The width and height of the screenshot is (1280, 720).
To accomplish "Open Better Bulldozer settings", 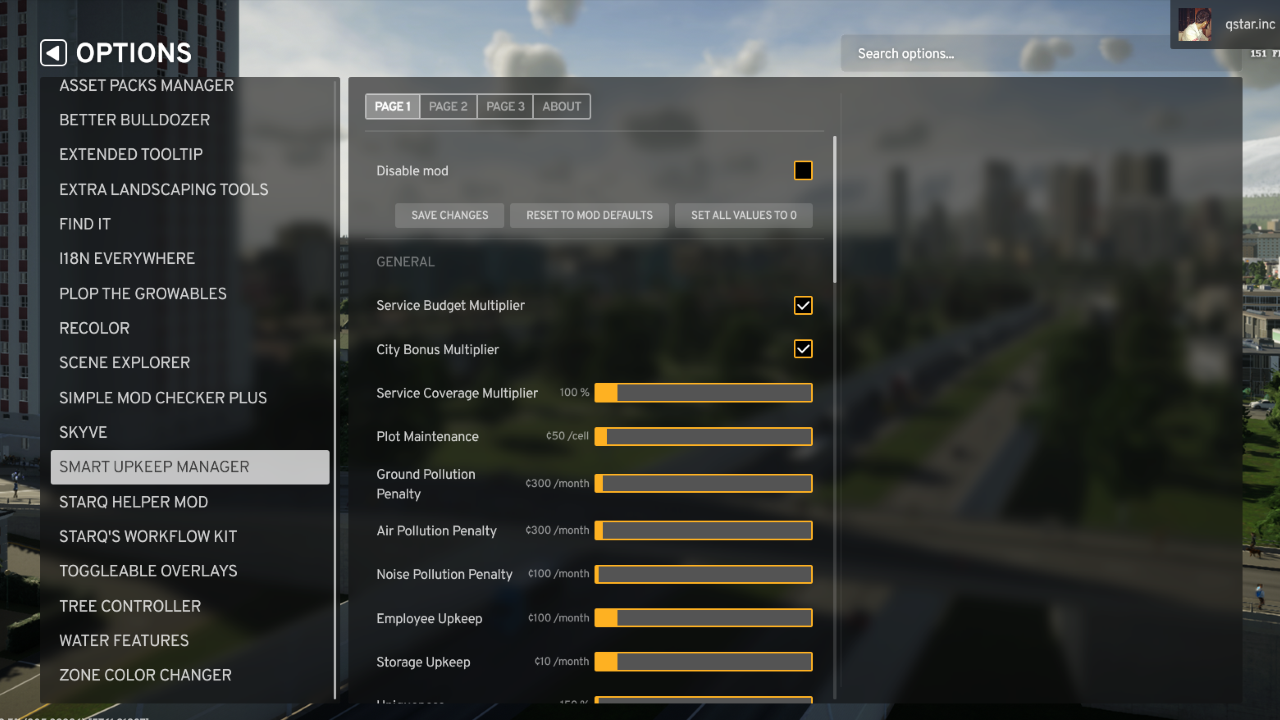I will [134, 119].
